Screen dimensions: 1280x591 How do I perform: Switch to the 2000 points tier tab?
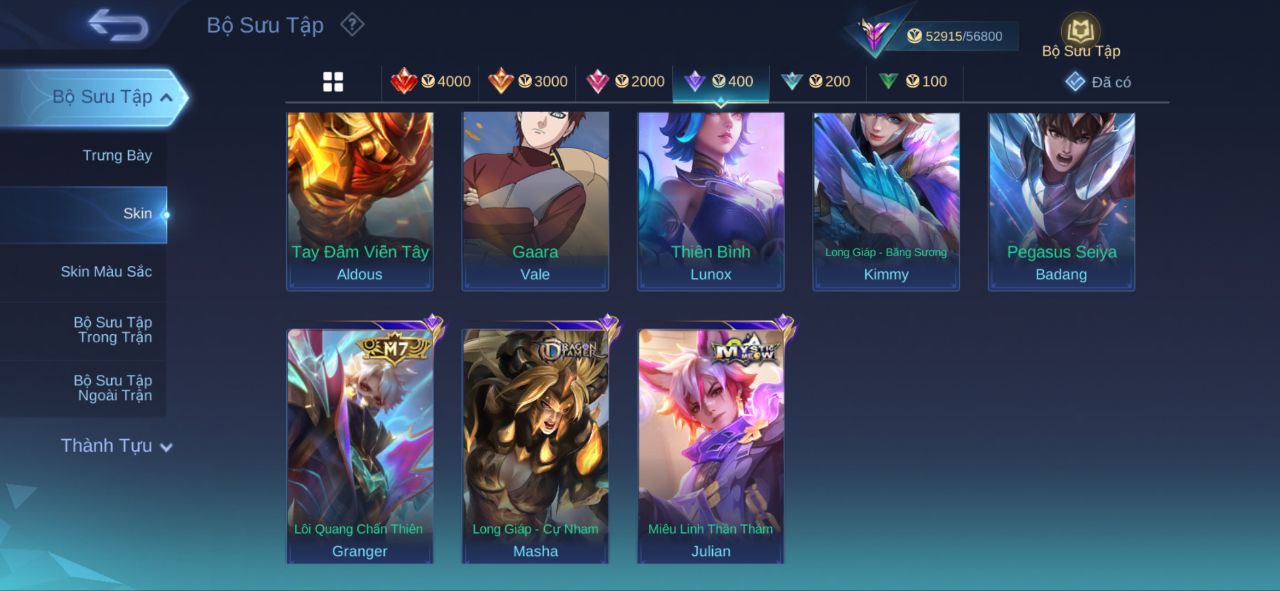[x=625, y=82]
